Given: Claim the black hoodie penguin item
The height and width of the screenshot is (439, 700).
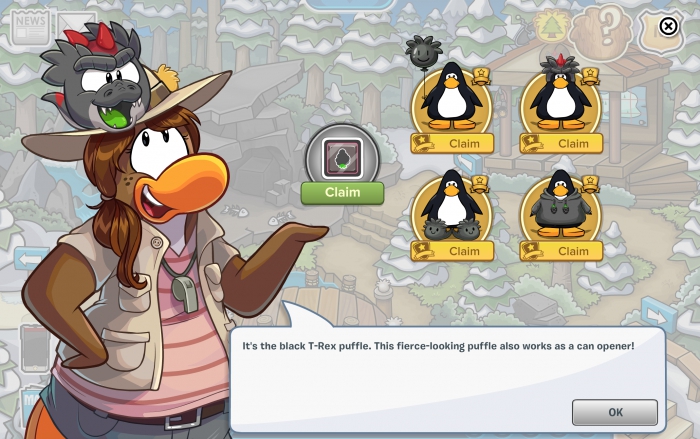Looking at the screenshot, I should (x=572, y=251).
